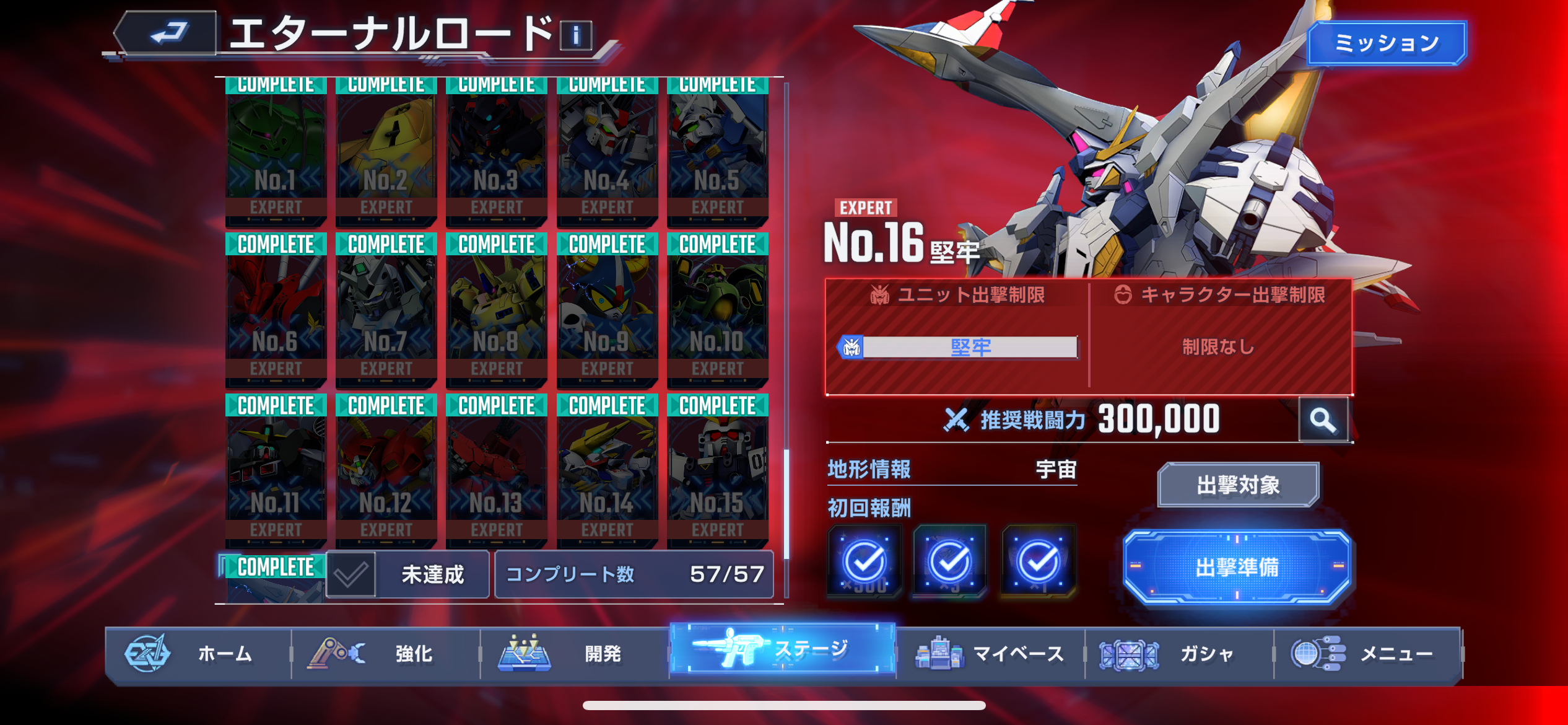The image size is (1568, 725).
Task: Open the ミッション panel
Action: (1386, 43)
